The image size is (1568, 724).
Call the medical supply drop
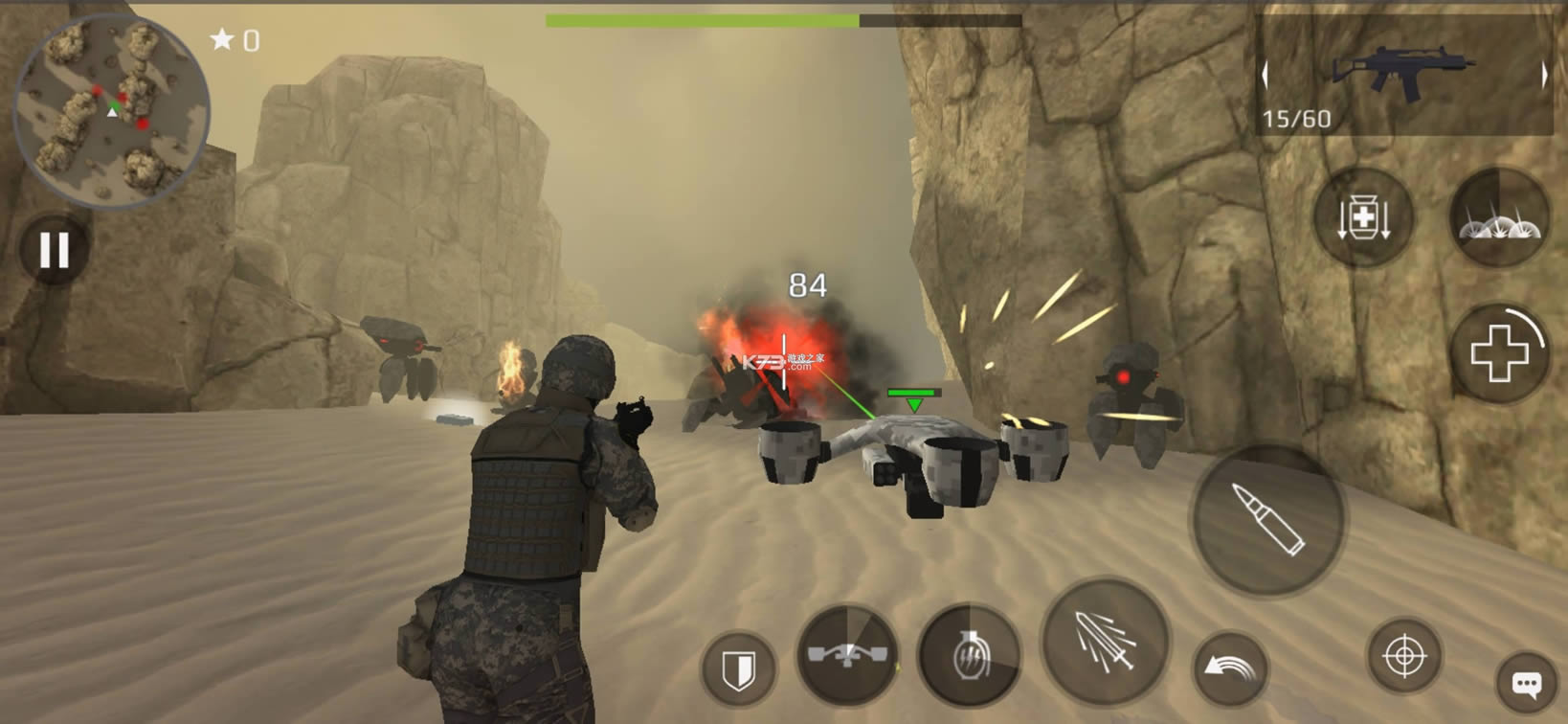coord(1363,218)
